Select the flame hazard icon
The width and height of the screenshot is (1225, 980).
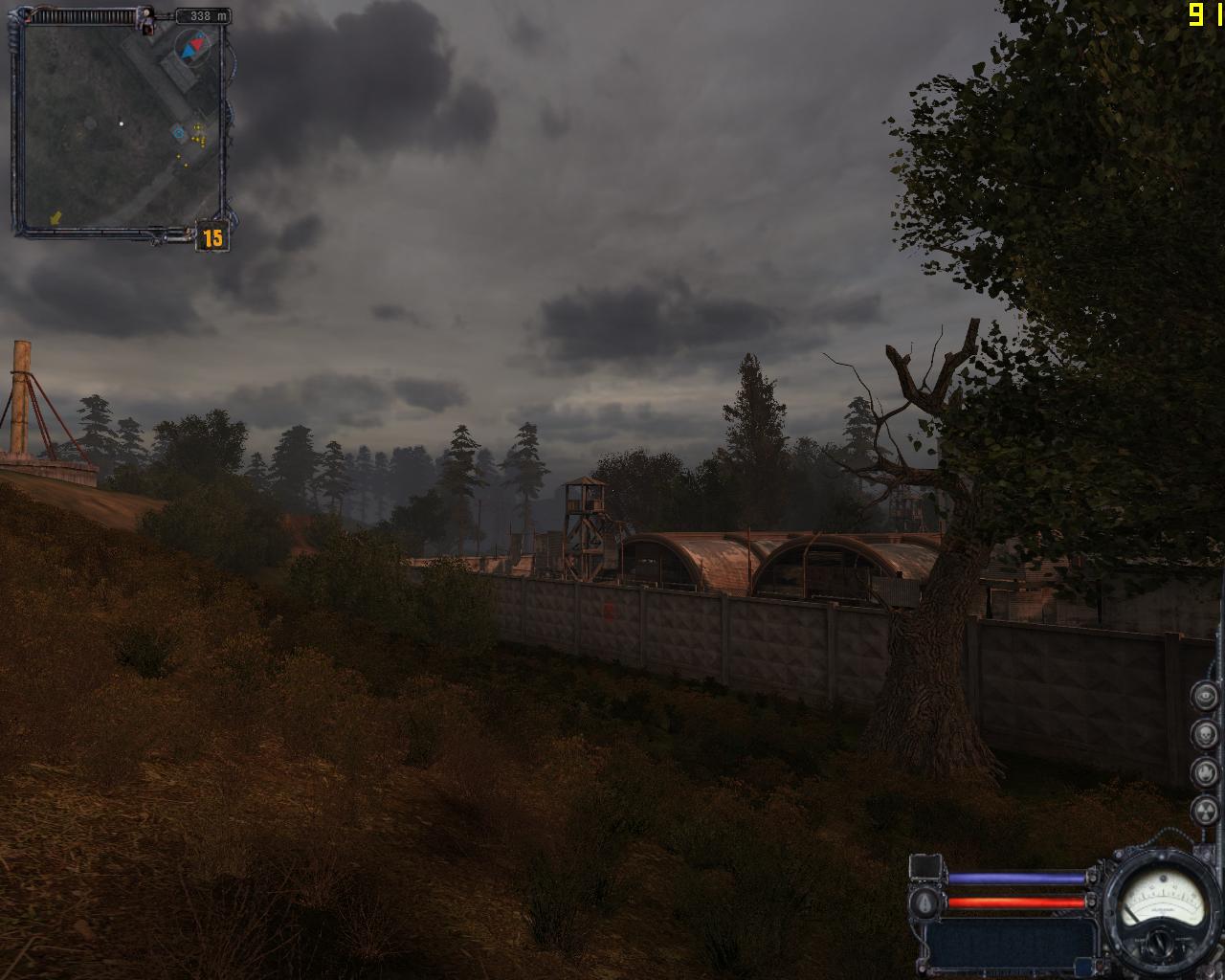click(x=1204, y=772)
